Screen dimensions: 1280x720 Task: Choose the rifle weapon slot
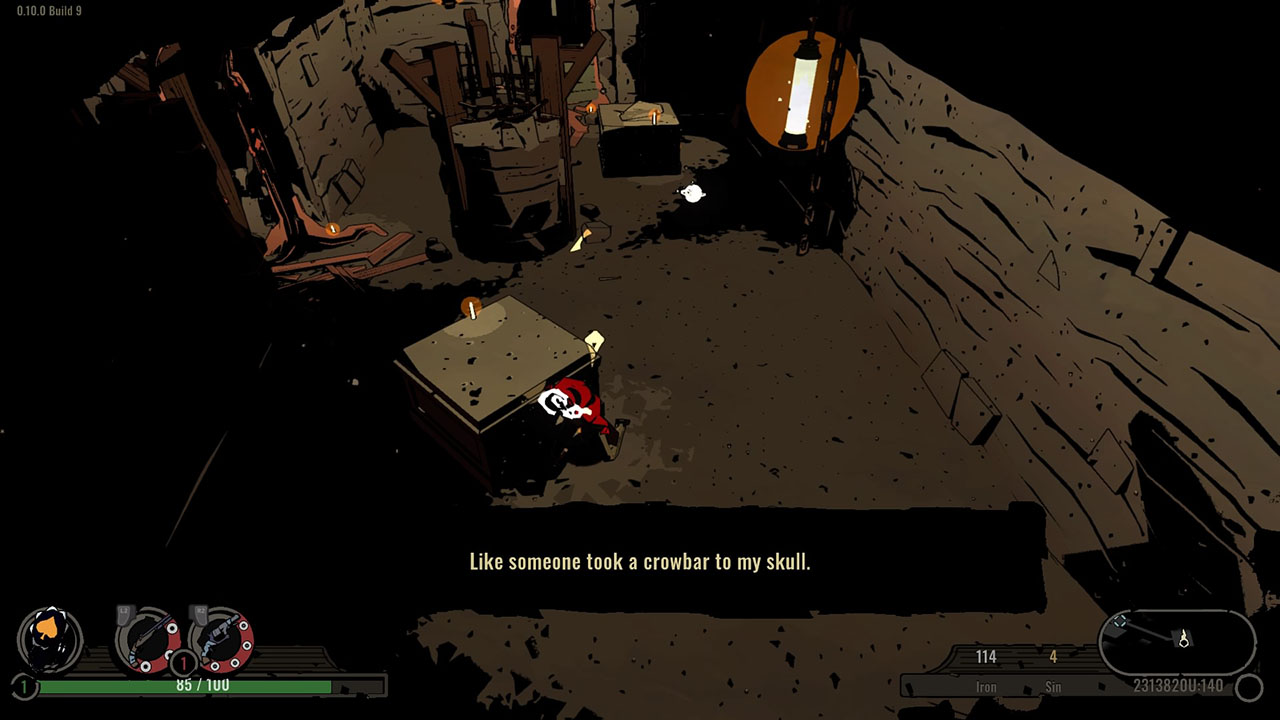pyautogui.click(x=147, y=639)
